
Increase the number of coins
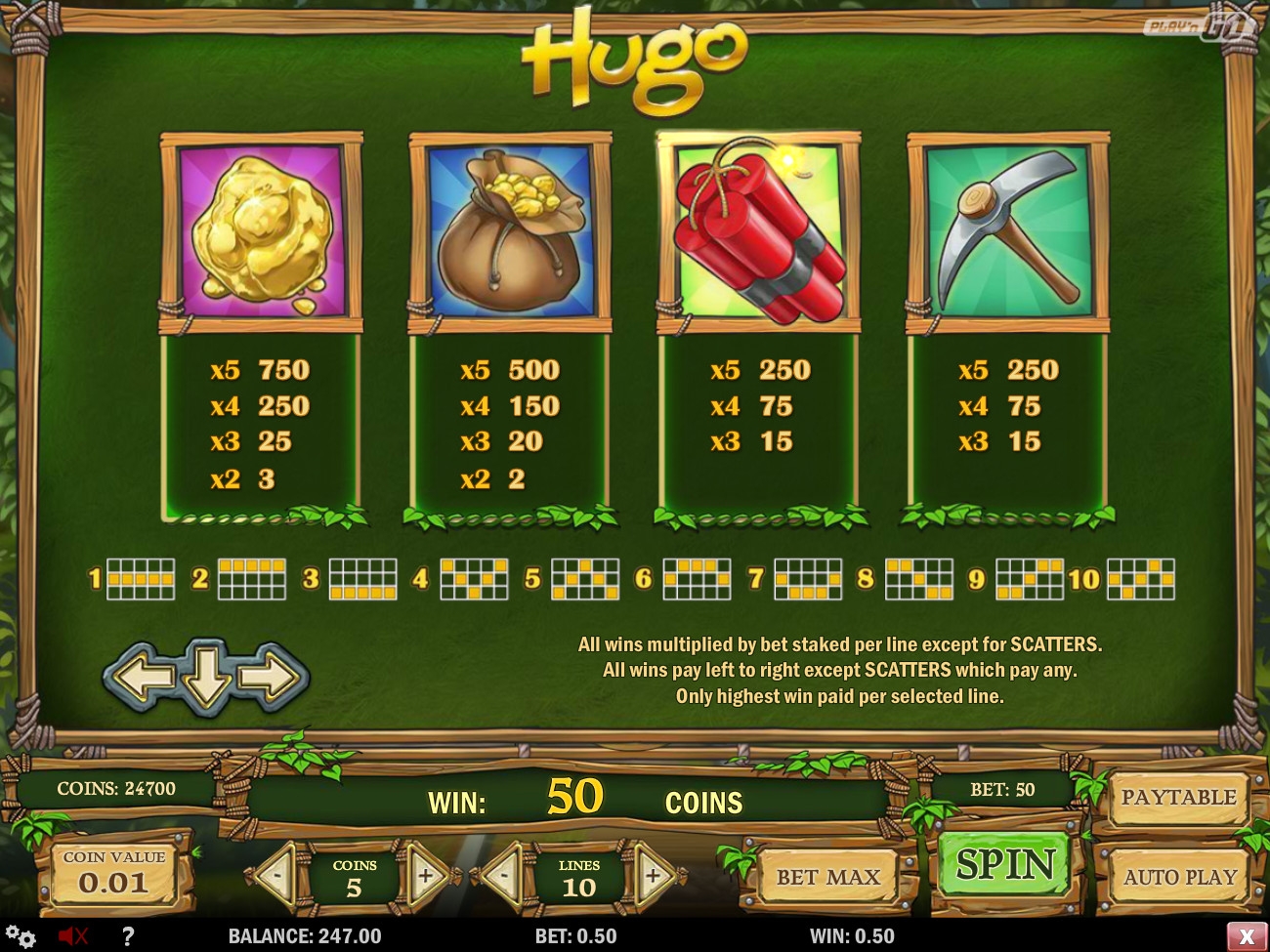coord(426,876)
